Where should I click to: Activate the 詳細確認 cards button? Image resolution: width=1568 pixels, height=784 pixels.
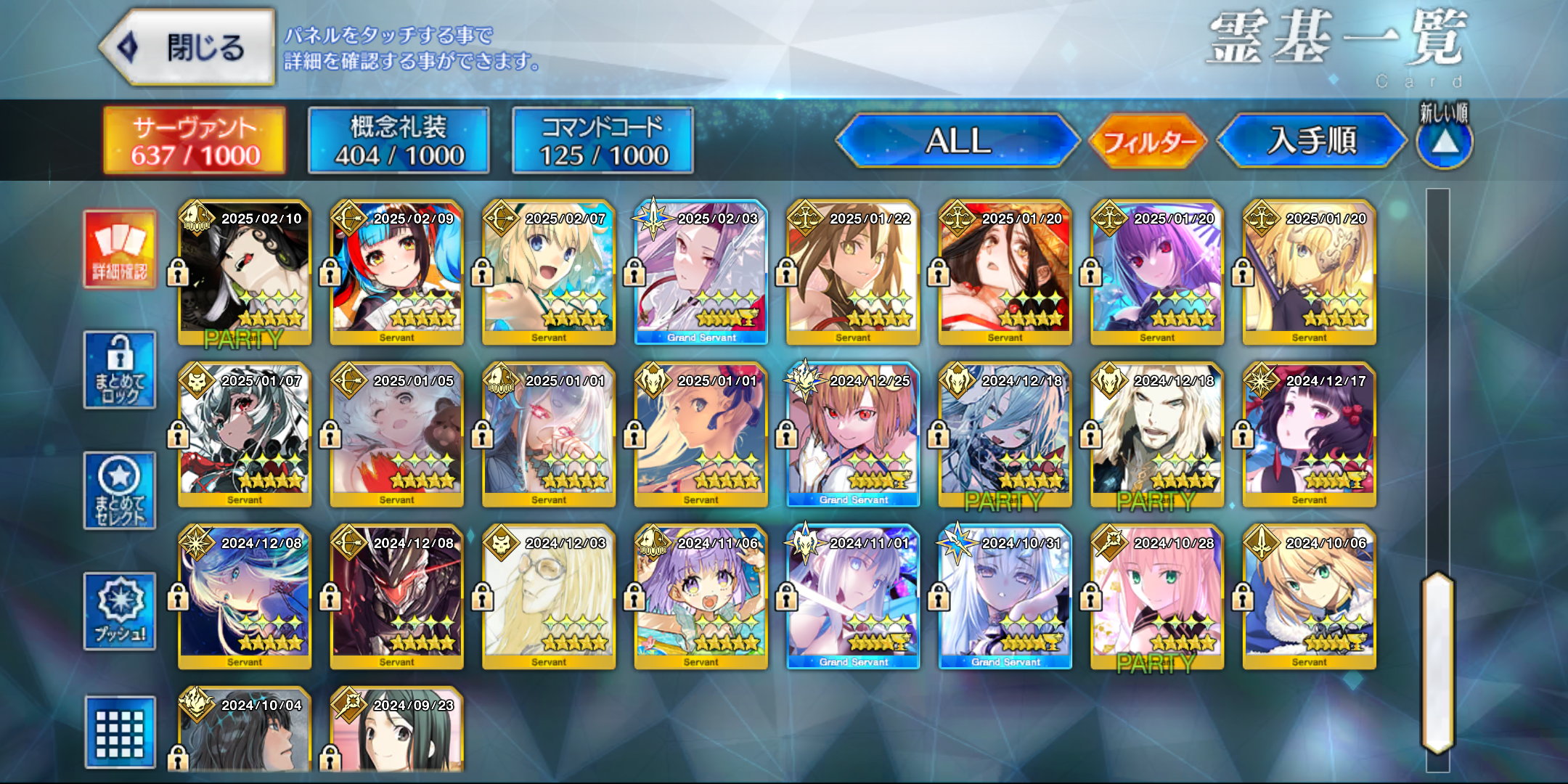point(120,250)
